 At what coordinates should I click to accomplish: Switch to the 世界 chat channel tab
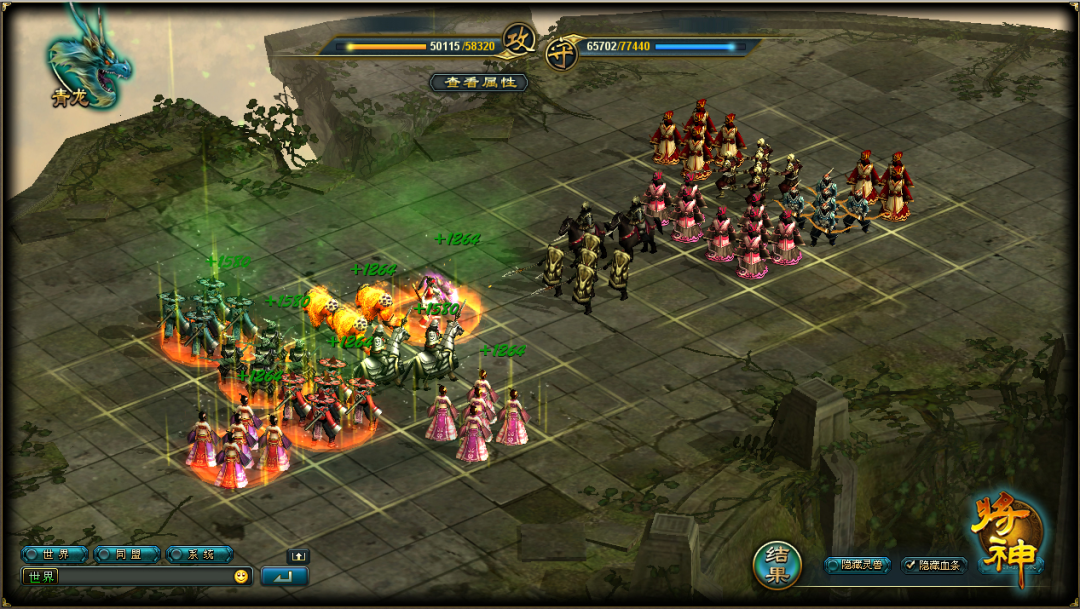pyautogui.click(x=56, y=554)
